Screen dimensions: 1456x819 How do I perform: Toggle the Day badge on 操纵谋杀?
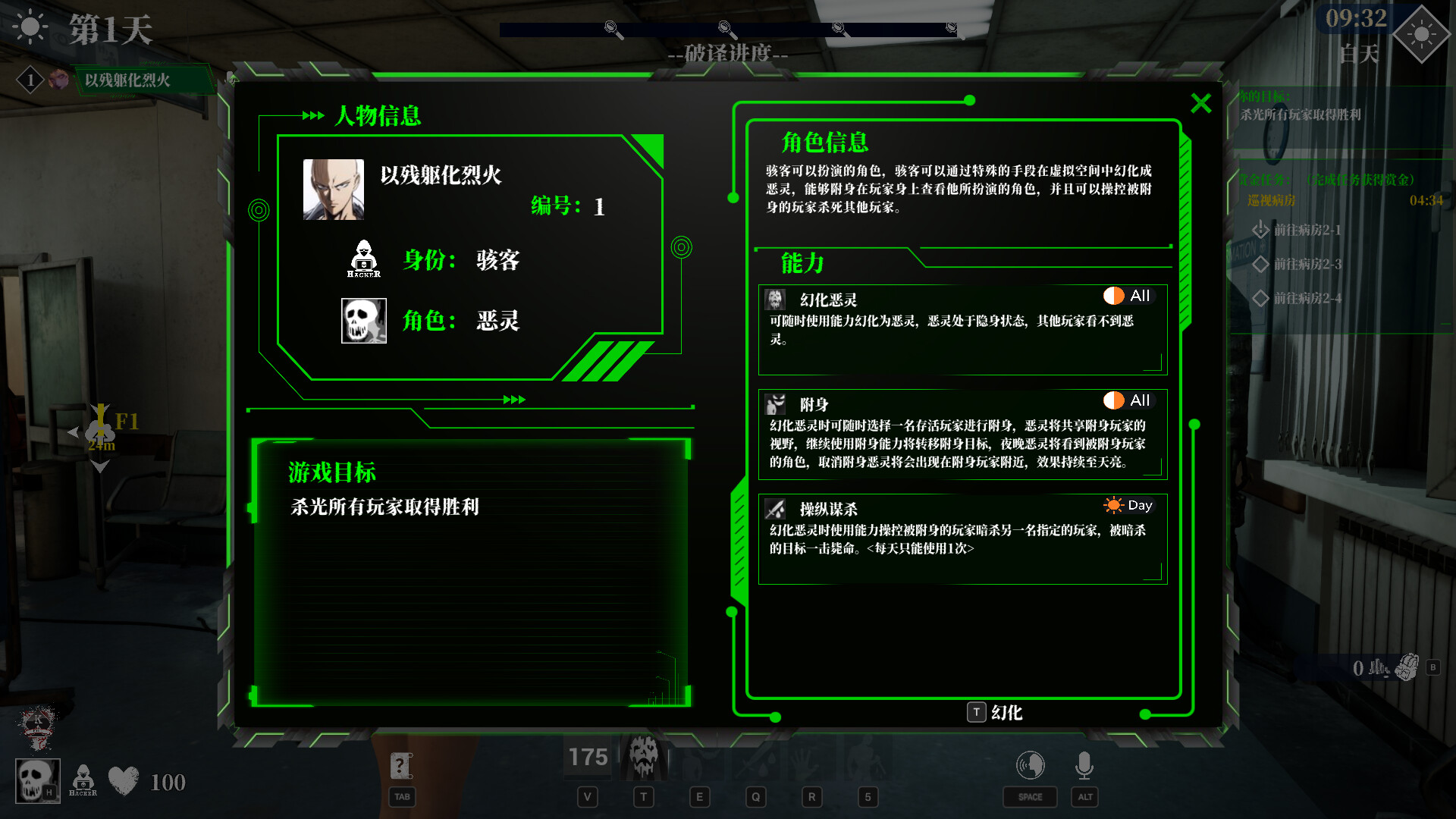tap(1128, 505)
